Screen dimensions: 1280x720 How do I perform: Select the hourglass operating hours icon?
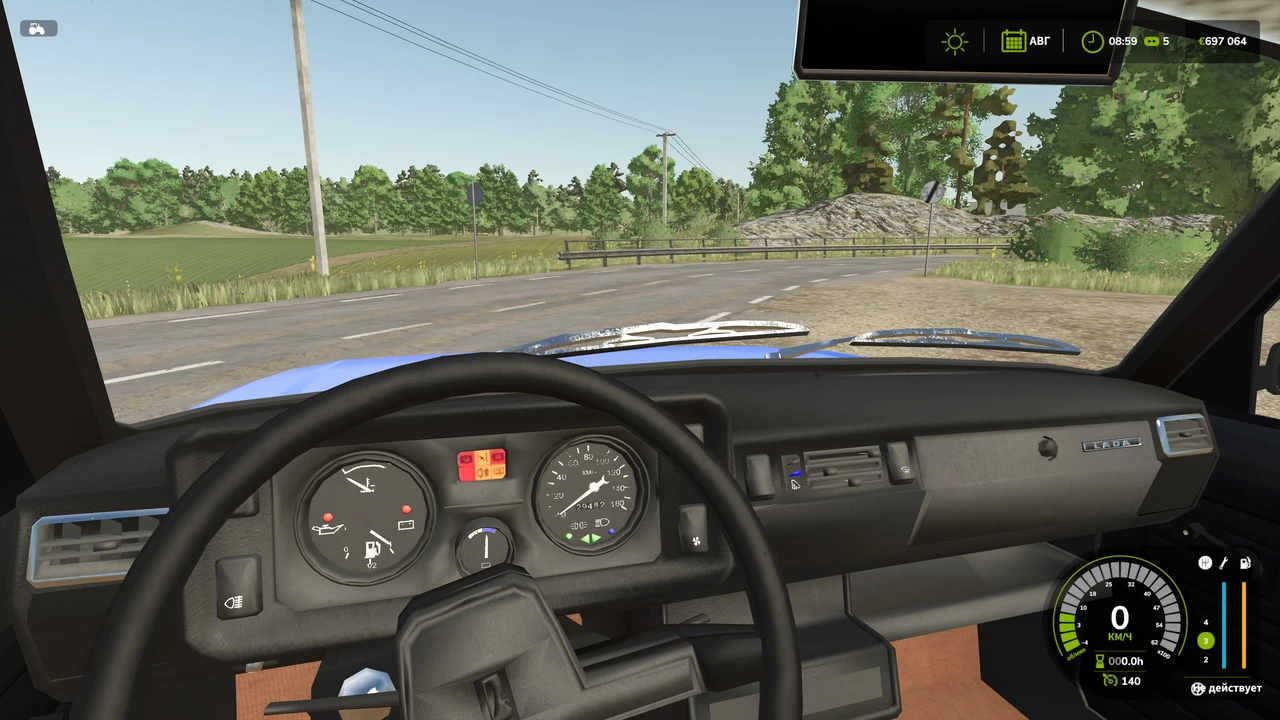1099,661
